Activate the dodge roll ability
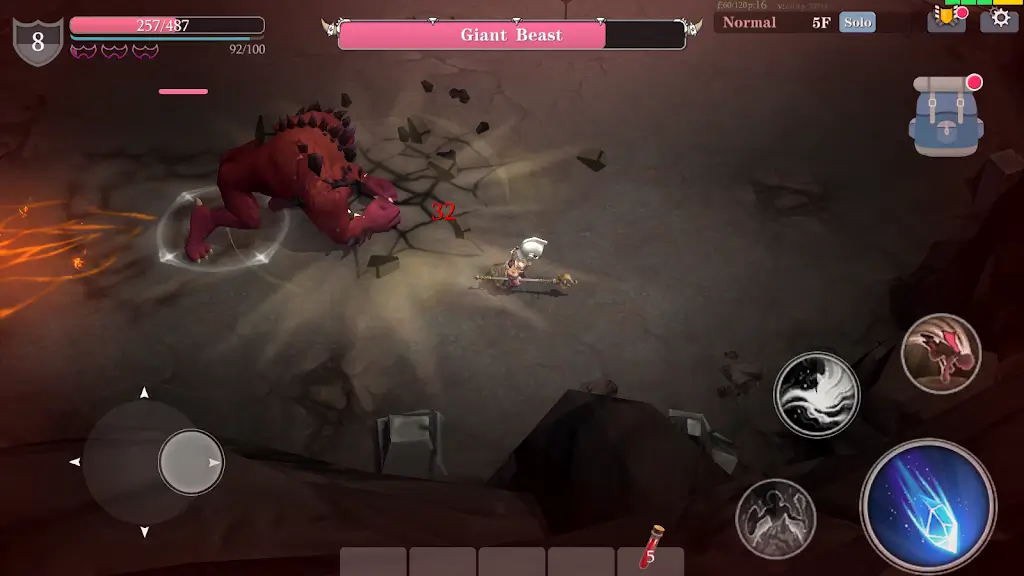Image resolution: width=1024 pixels, height=576 pixels. (940, 353)
